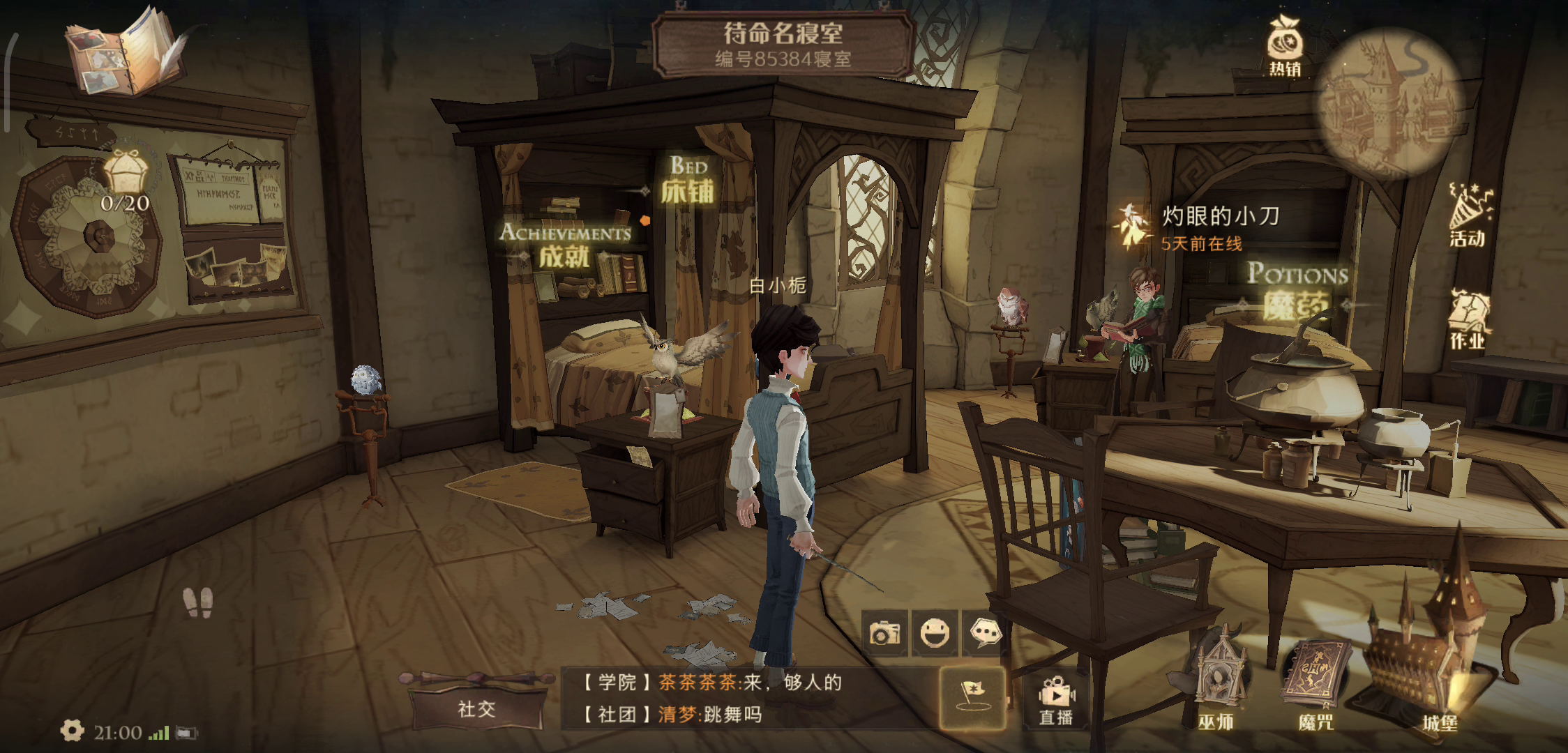
Task: Open the chat message box
Action: (746, 698)
